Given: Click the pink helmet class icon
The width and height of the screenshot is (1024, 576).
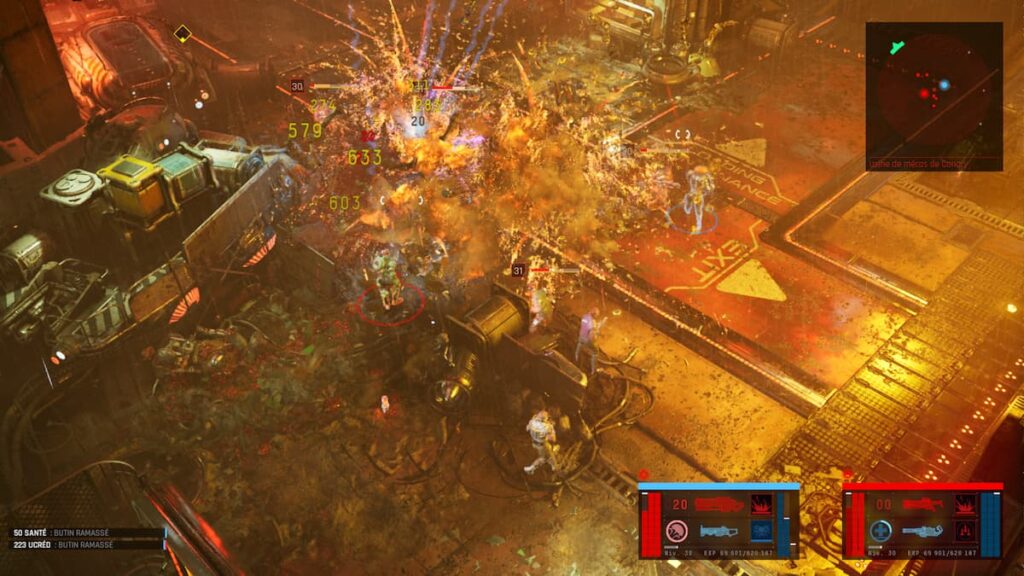Looking at the screenshot, I should [677, 531].
